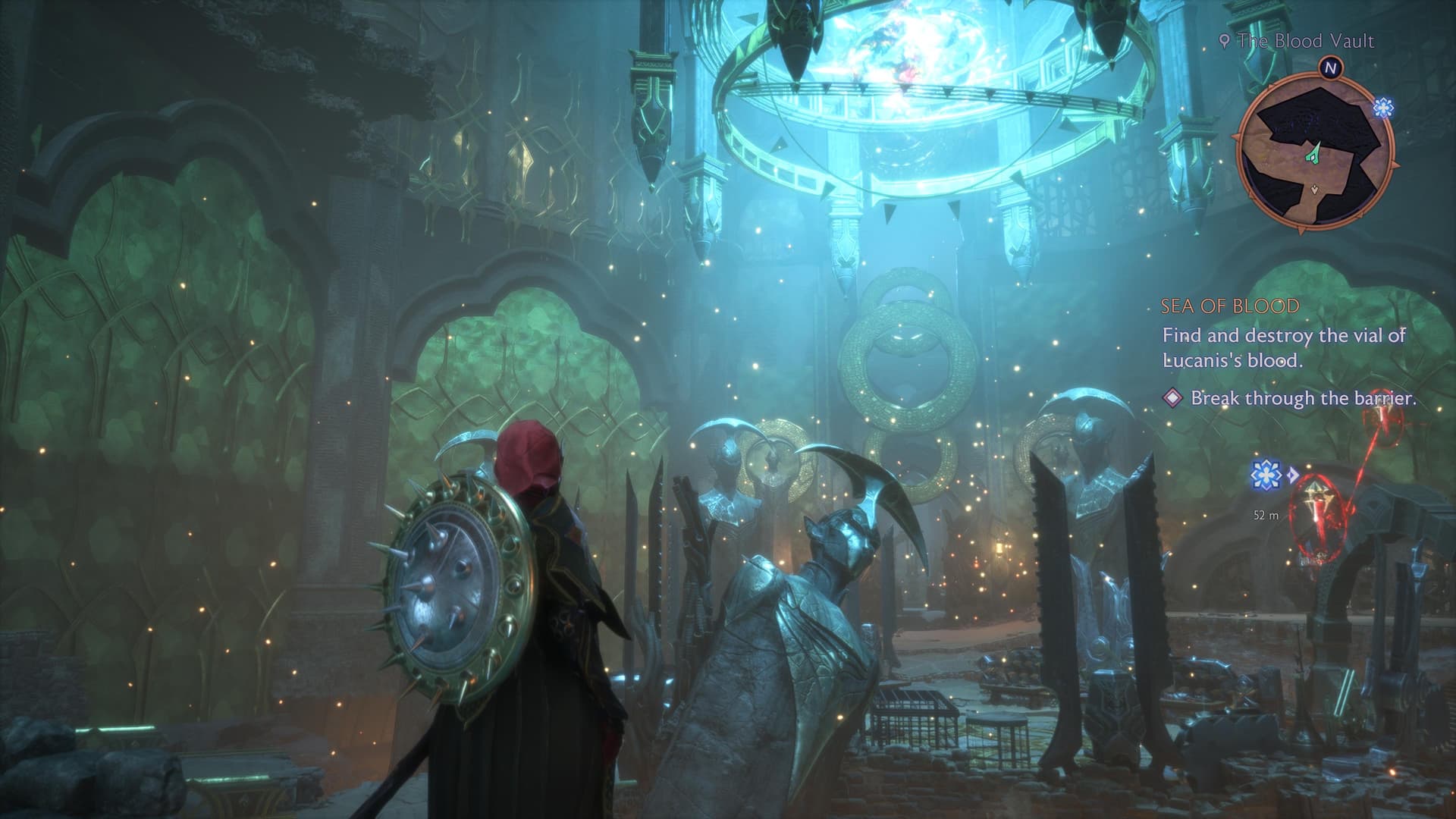Click the Blood Vault location label
The height and width of the screenshot is (819, 1456).
(x=1298, y=41)
